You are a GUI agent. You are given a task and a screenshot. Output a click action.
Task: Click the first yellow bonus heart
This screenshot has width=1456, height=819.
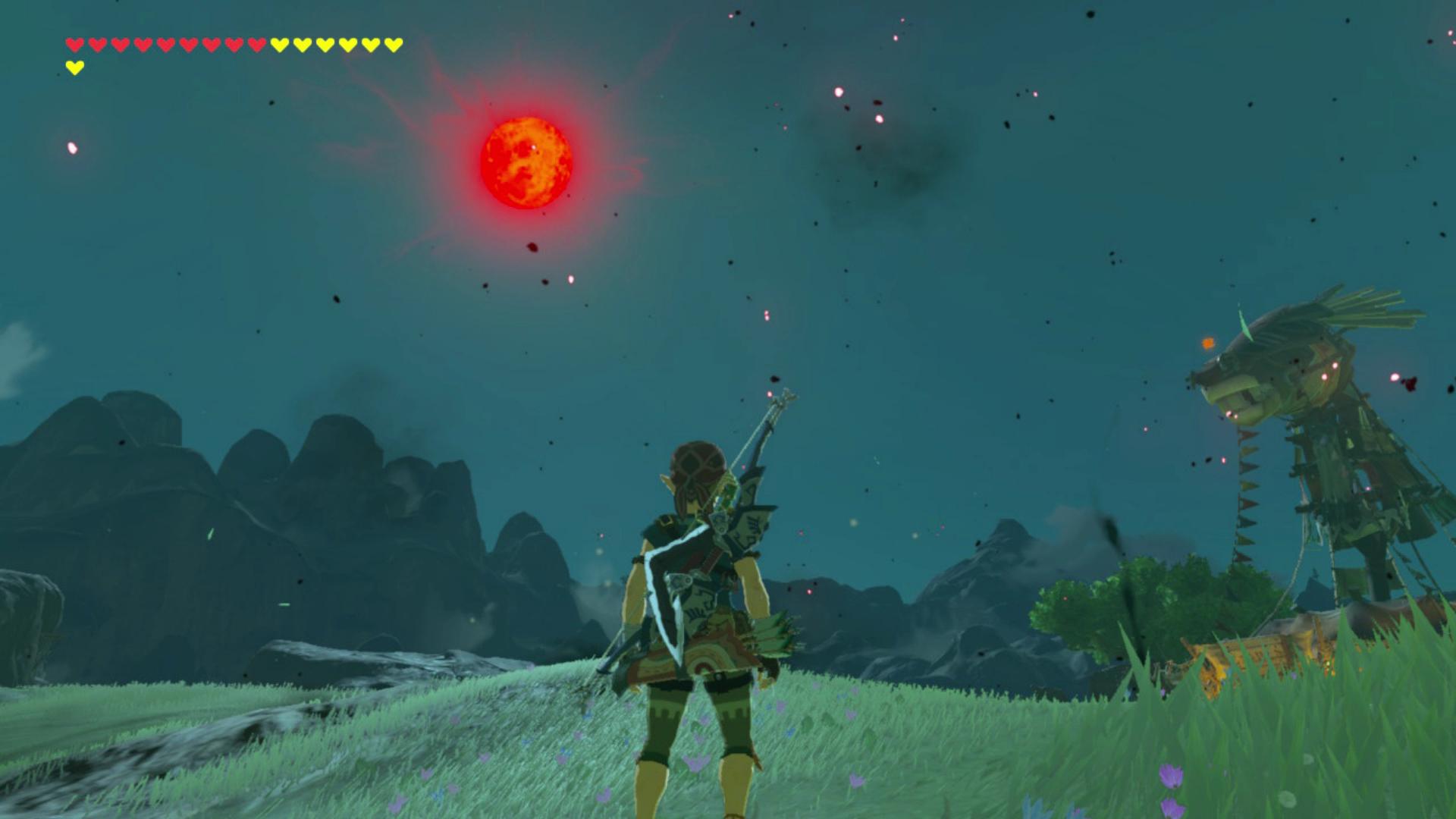click(x=279, y=45)
